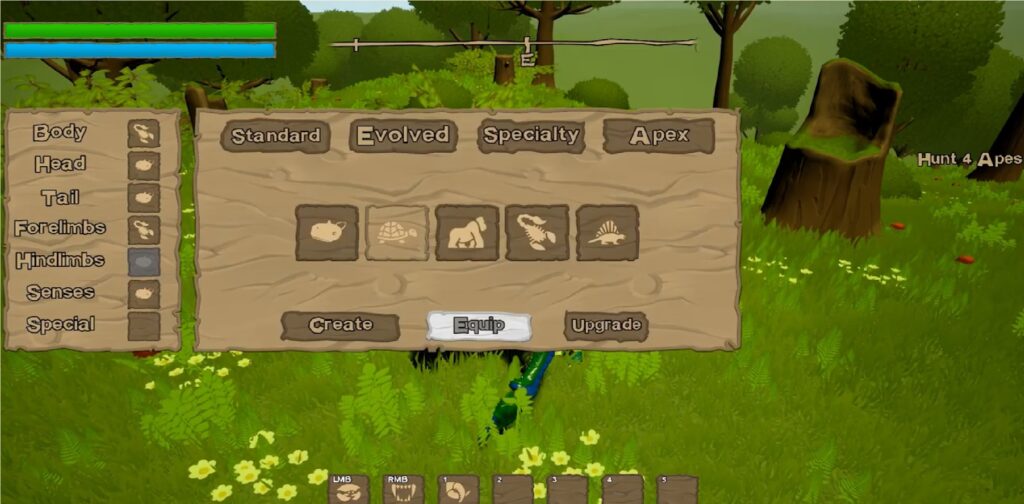Image resolution: width=1024 pixels, height=504 pixels.
Task: Open the Head part slot
Action: point(144,165)
